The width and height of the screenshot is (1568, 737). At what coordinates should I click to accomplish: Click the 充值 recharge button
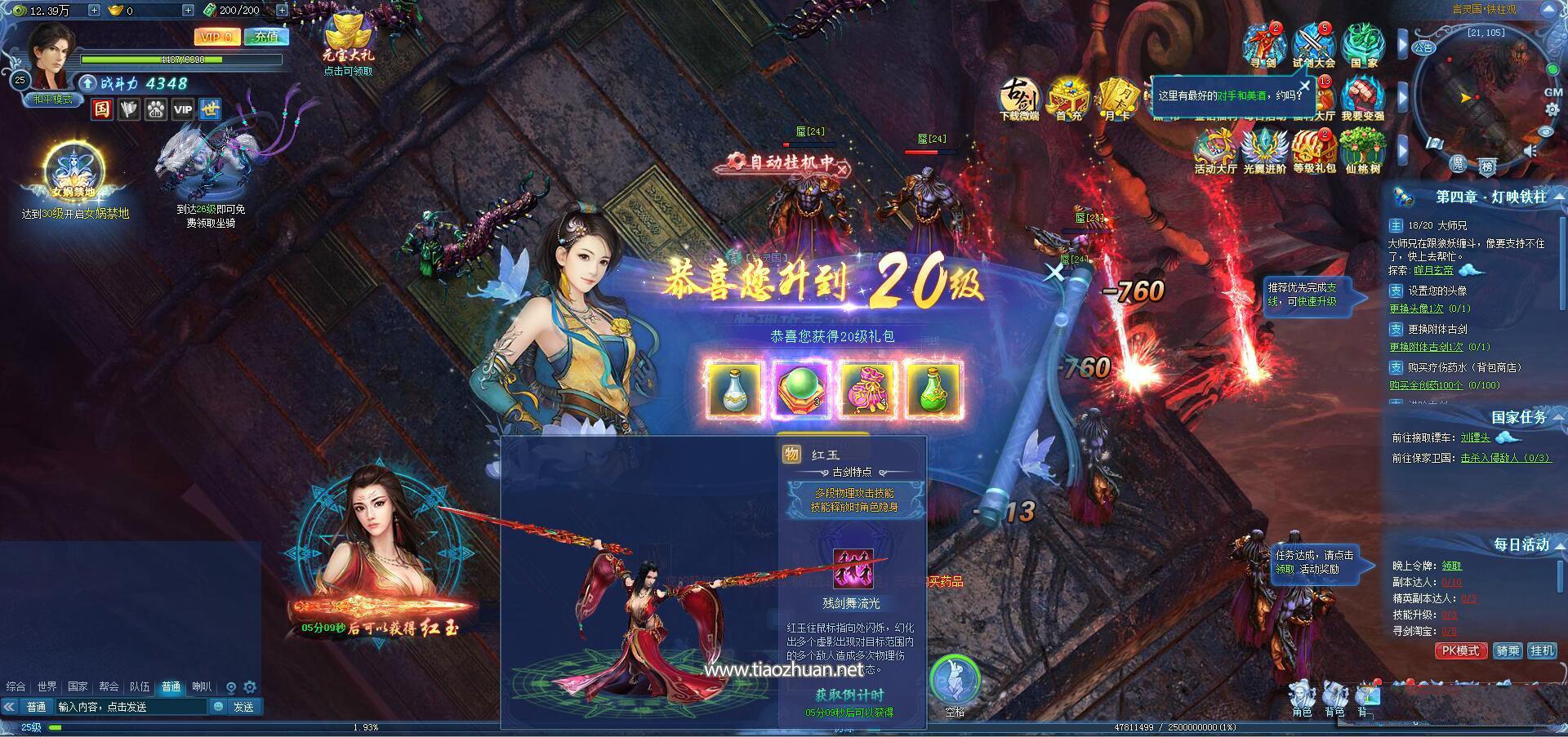(x=266, y=37)
